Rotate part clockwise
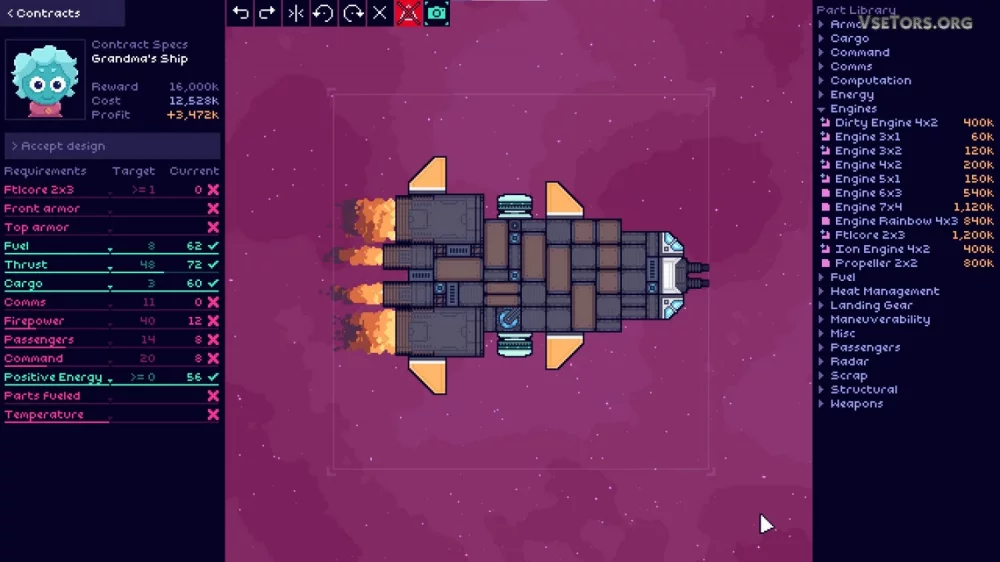This screenshot has width=1000, height=562. coord(352,13)
